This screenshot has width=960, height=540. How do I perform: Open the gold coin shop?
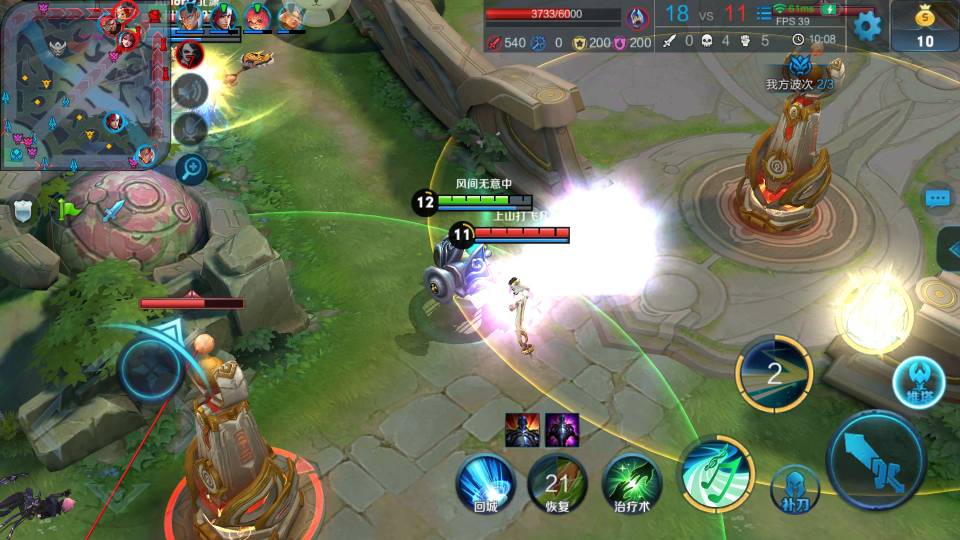point(925,26)
